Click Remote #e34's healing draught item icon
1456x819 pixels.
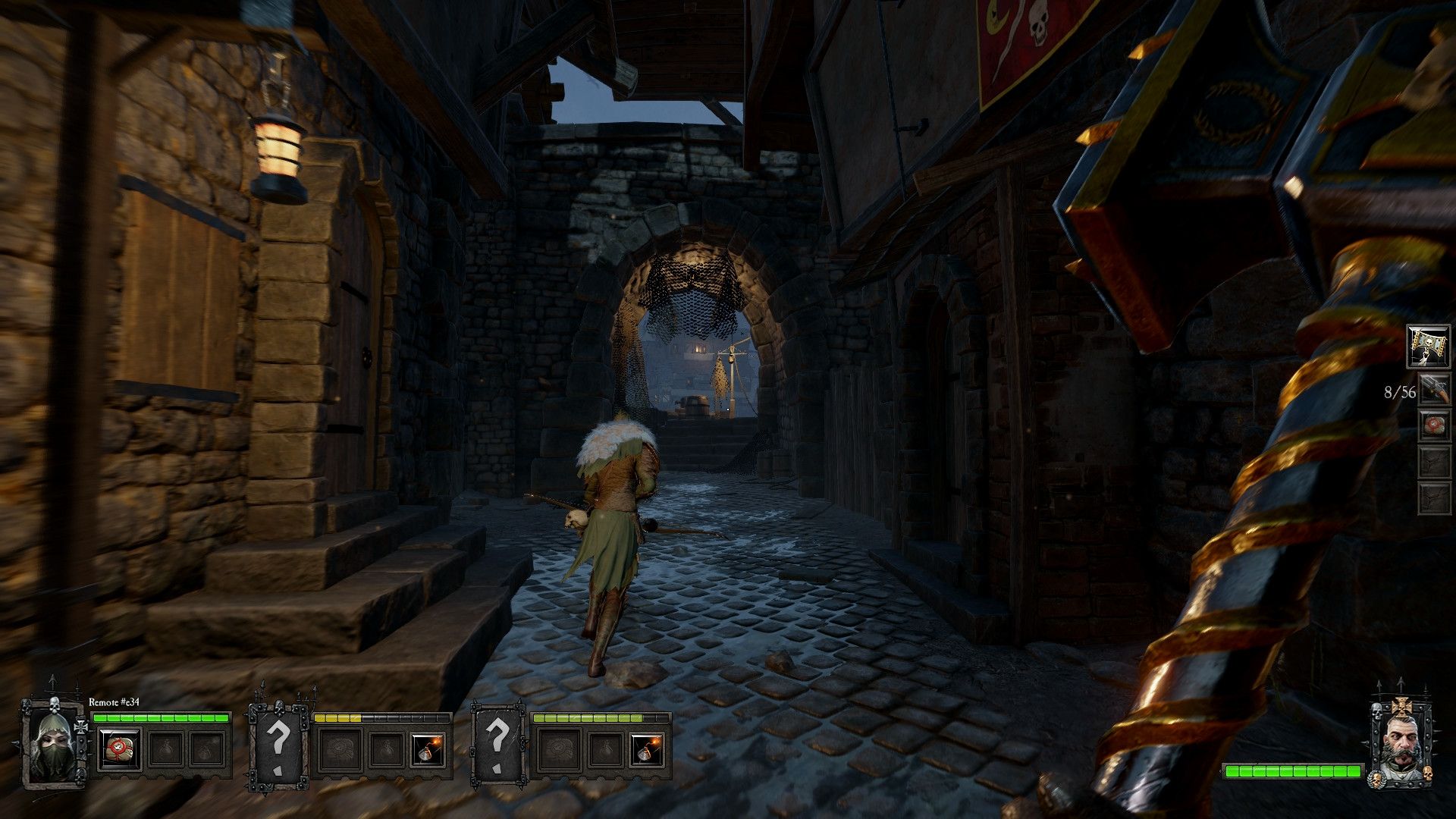click(120, 751)
